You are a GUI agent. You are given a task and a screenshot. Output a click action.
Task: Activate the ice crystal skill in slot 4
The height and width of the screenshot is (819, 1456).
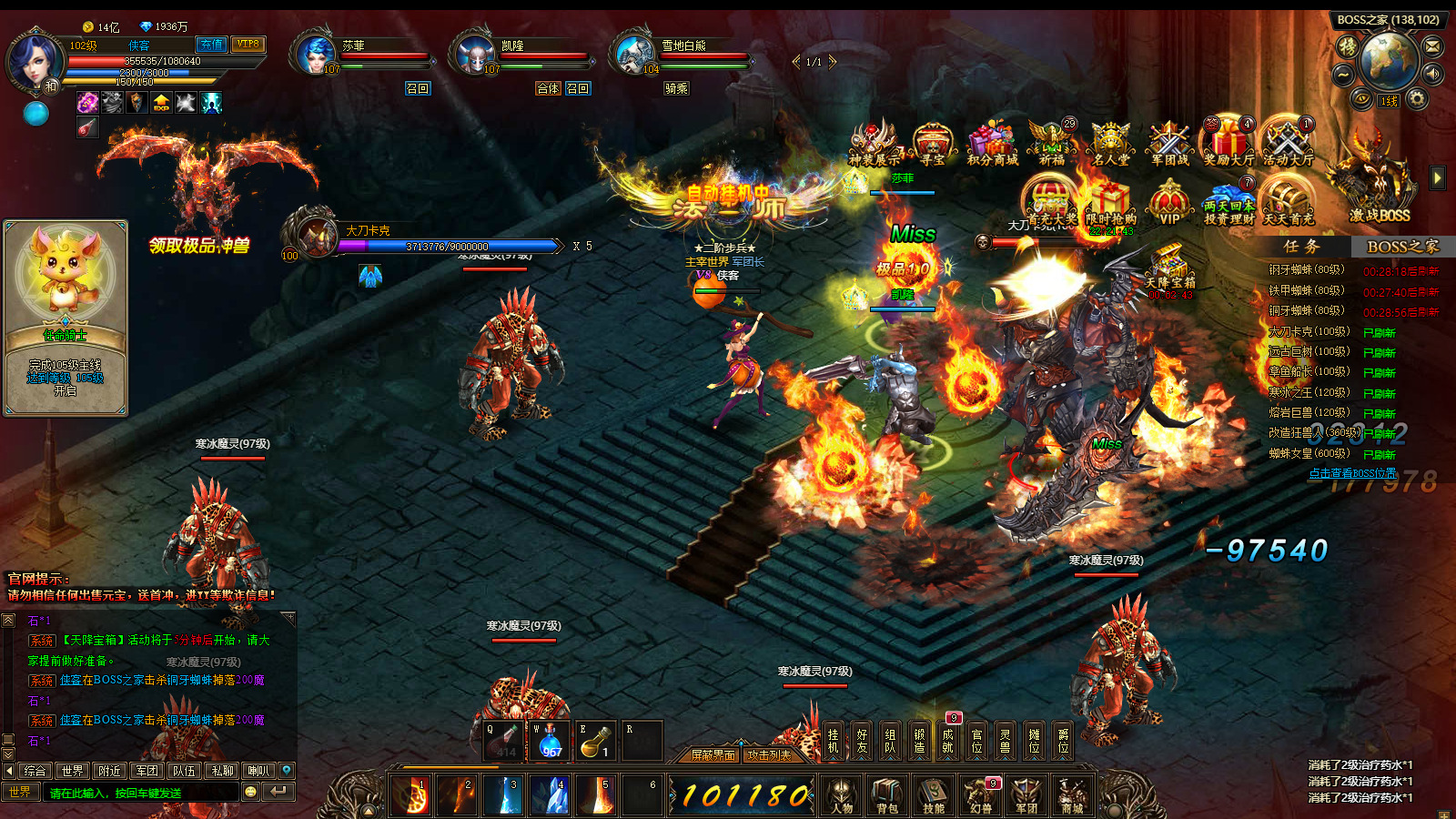click(x=550, y=794)
